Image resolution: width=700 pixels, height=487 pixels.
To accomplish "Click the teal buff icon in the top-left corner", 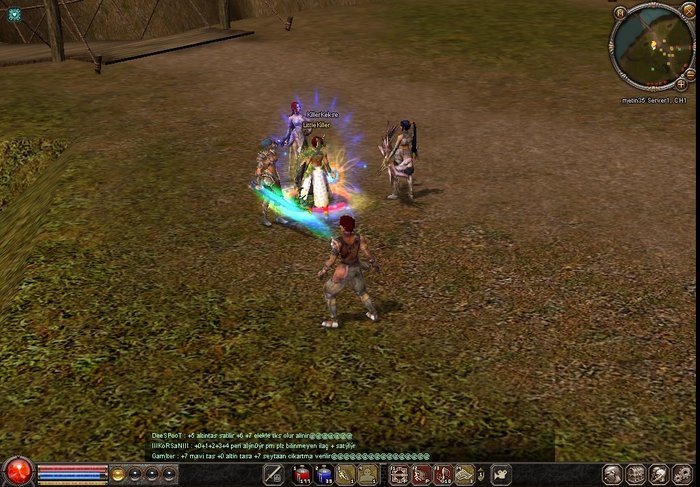I will coord(14,15).
